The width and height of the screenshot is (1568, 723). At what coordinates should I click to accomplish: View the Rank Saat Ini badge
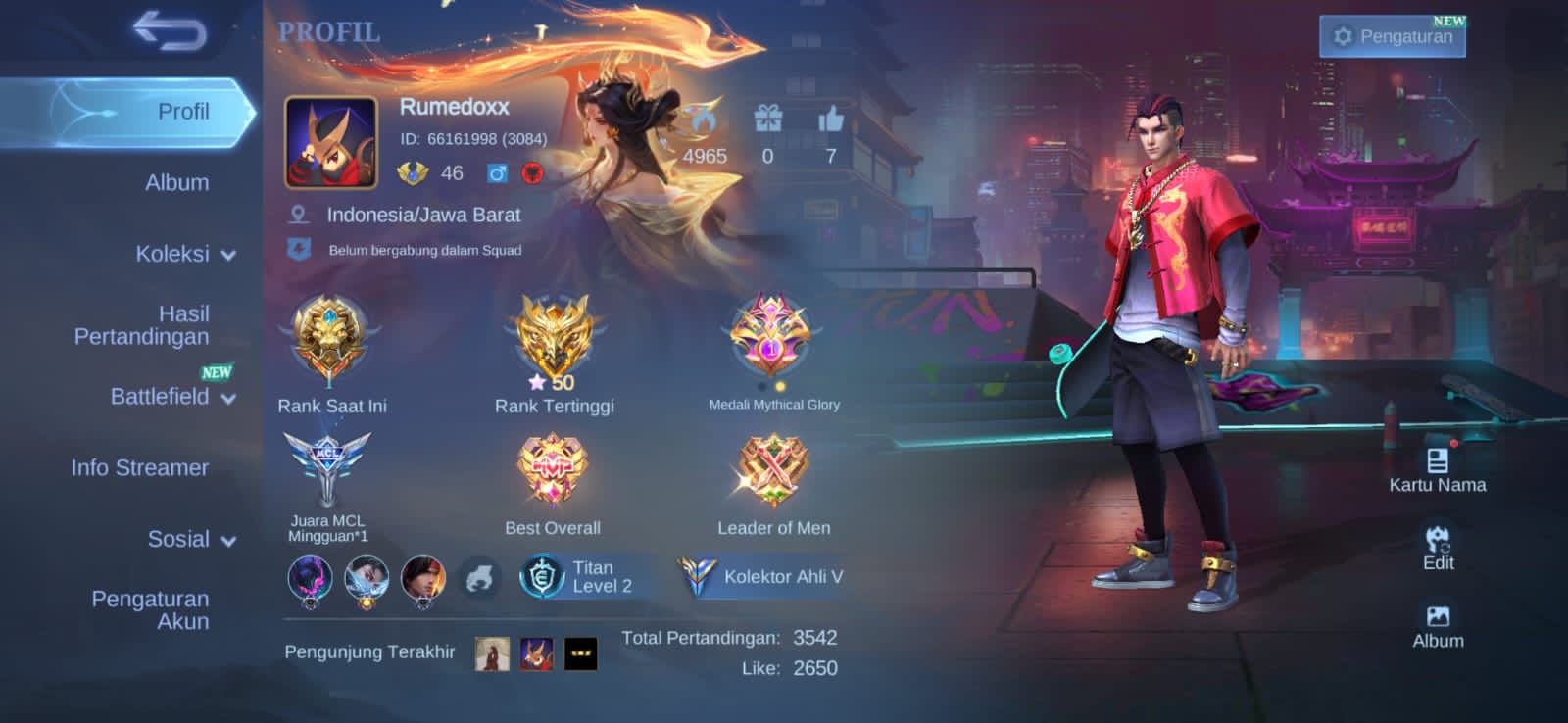(331, 340)
